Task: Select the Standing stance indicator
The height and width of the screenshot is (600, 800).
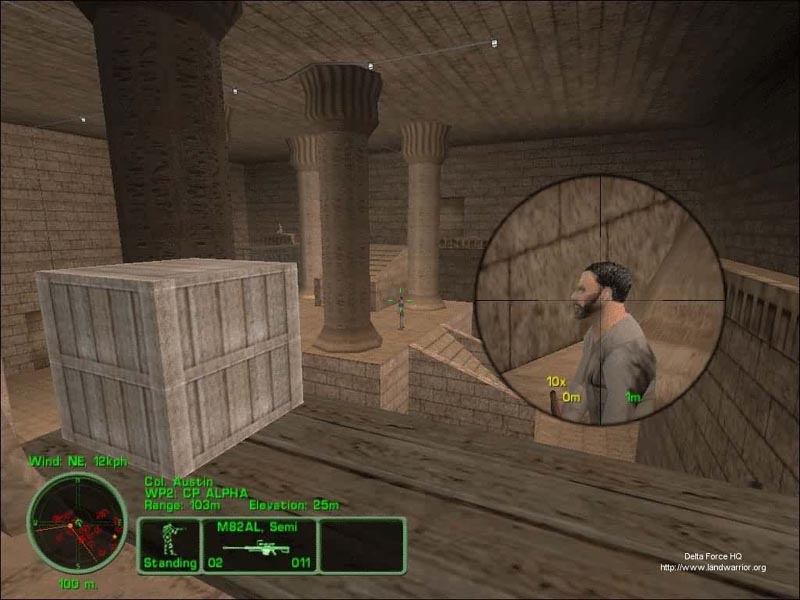Action: [x=169, y=546]
